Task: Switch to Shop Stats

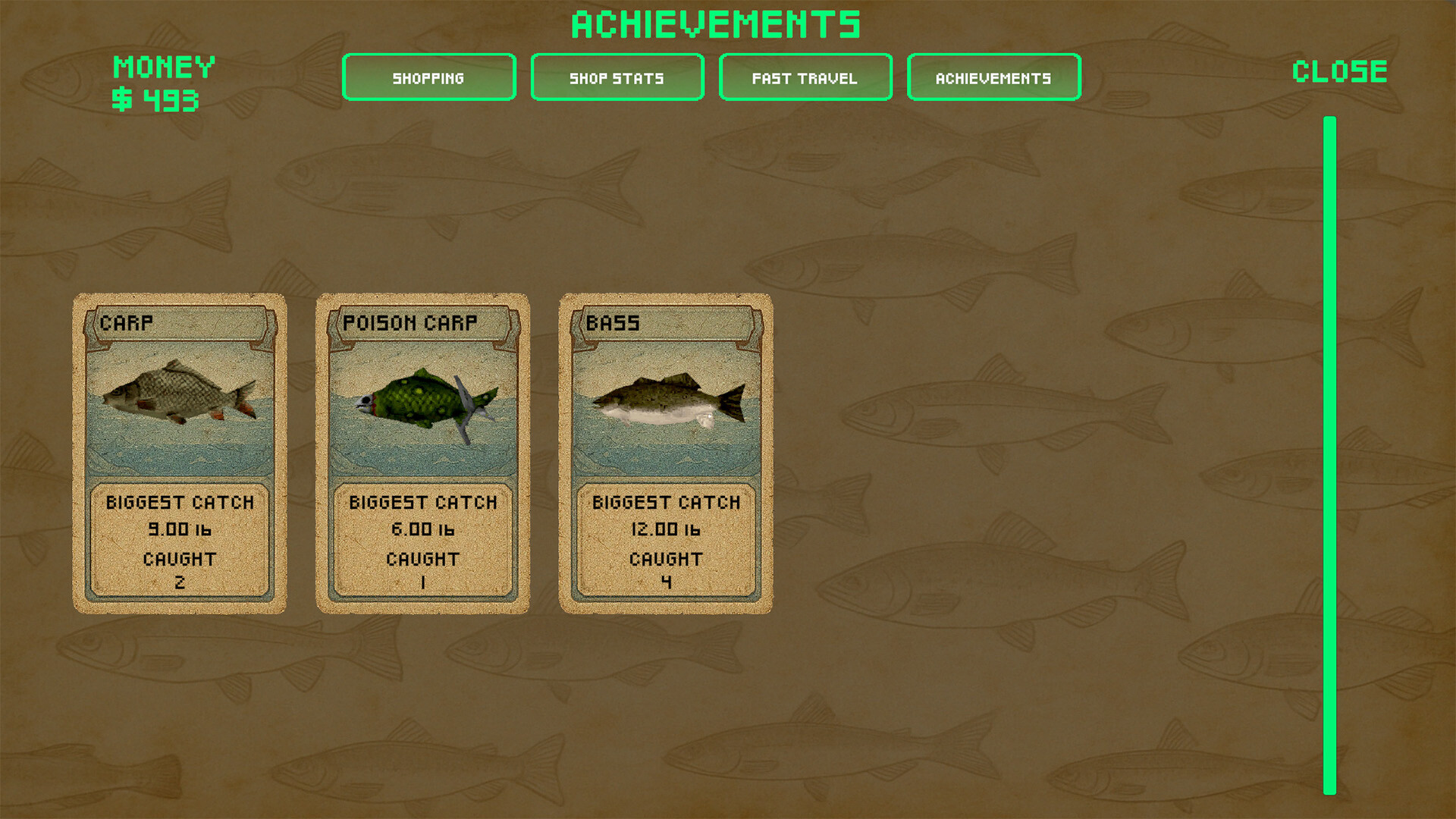Action: (617, 77)
